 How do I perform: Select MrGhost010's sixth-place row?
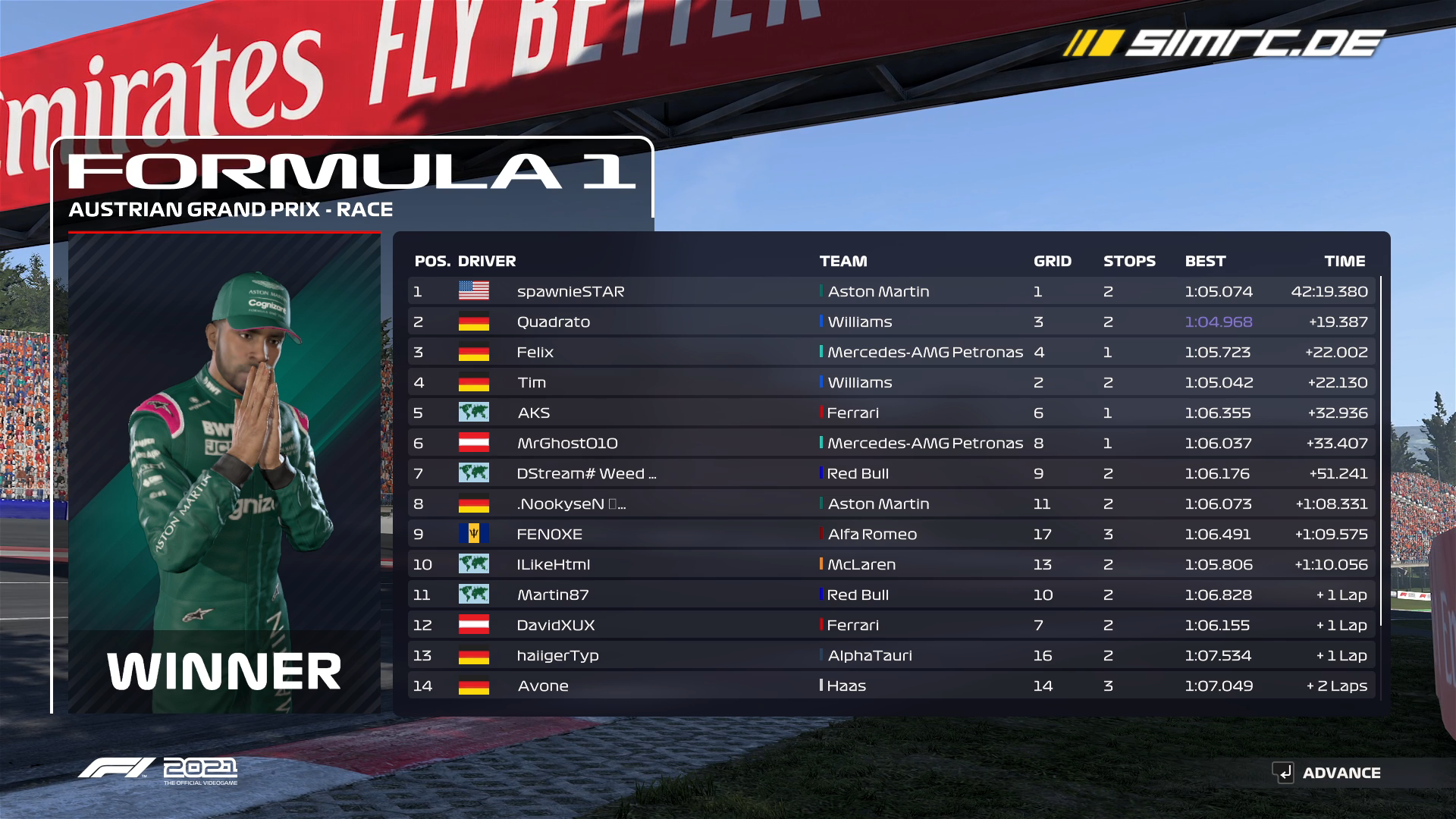[891, 443]
